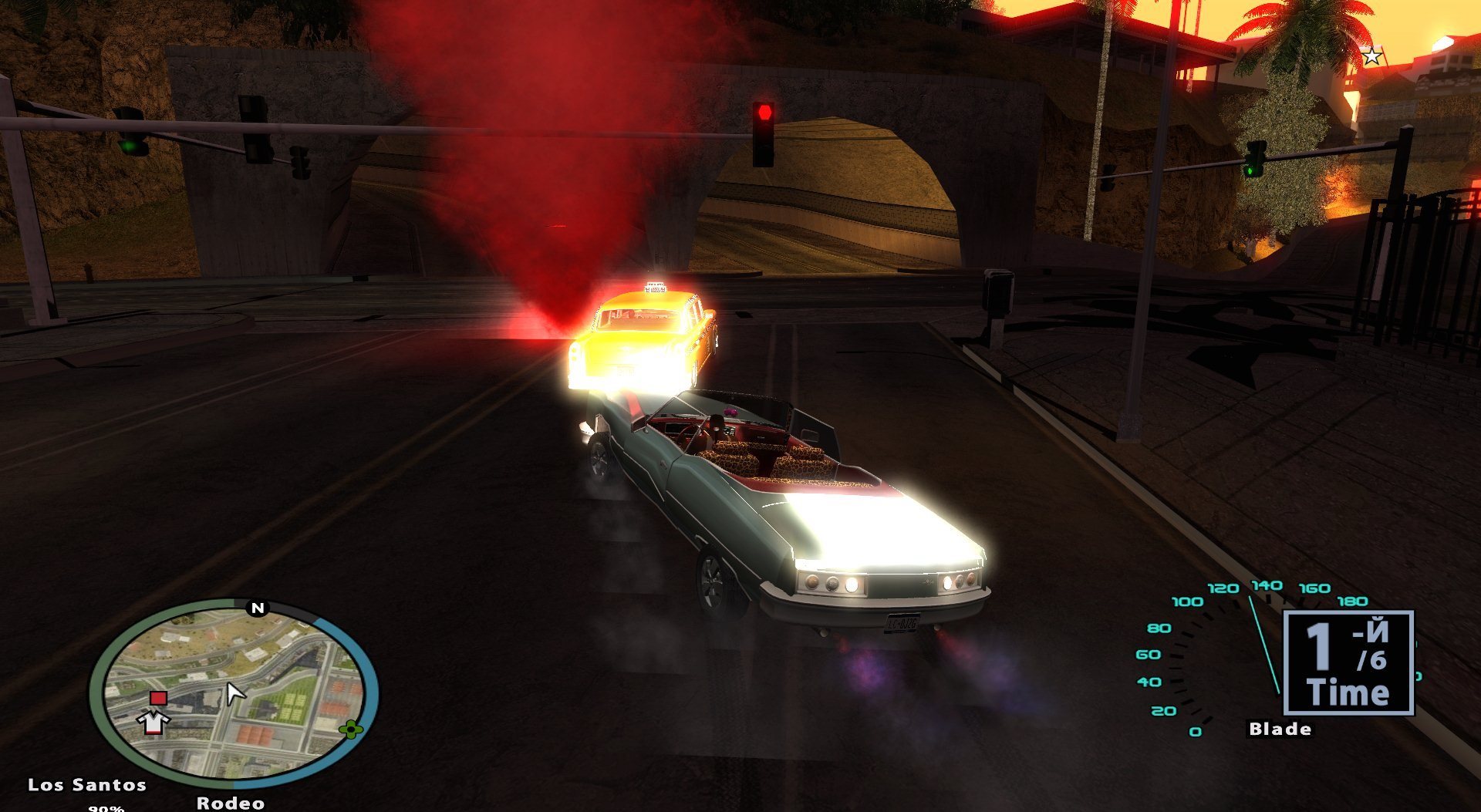The image size is (1481, 812).
Task: Click the clothing shirt icon on the radar
Action: tap(153, 721)
